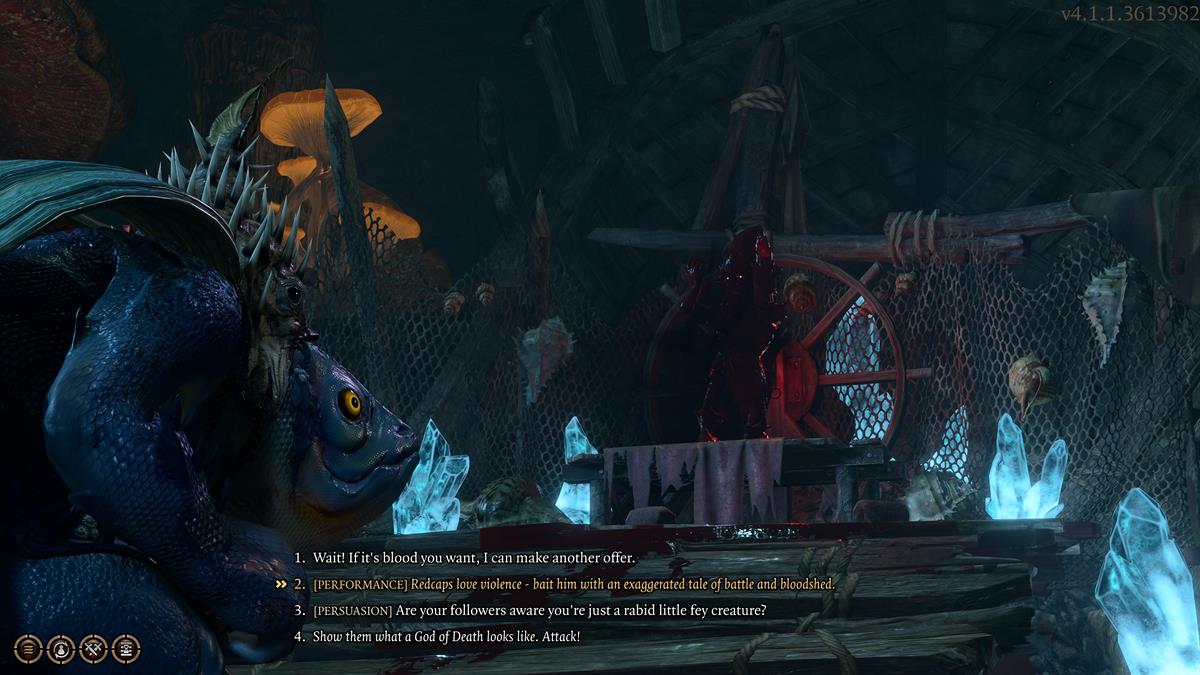Select the Performance option about Redcaps loving violence
1200x675 pixels.
coord(572,583)
